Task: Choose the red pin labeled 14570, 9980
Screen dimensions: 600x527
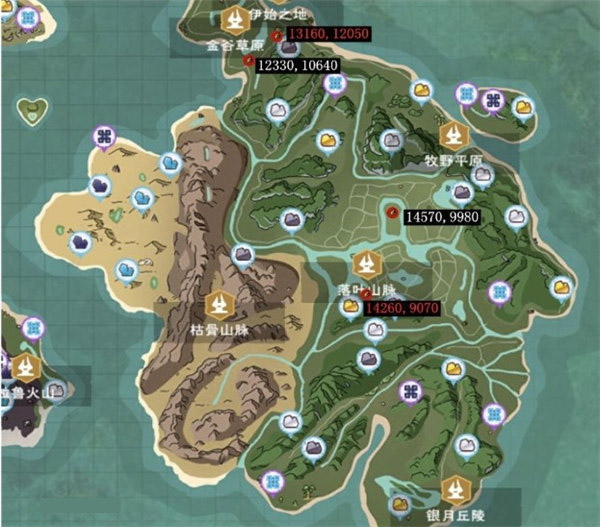Action: [x=394, y=212]
